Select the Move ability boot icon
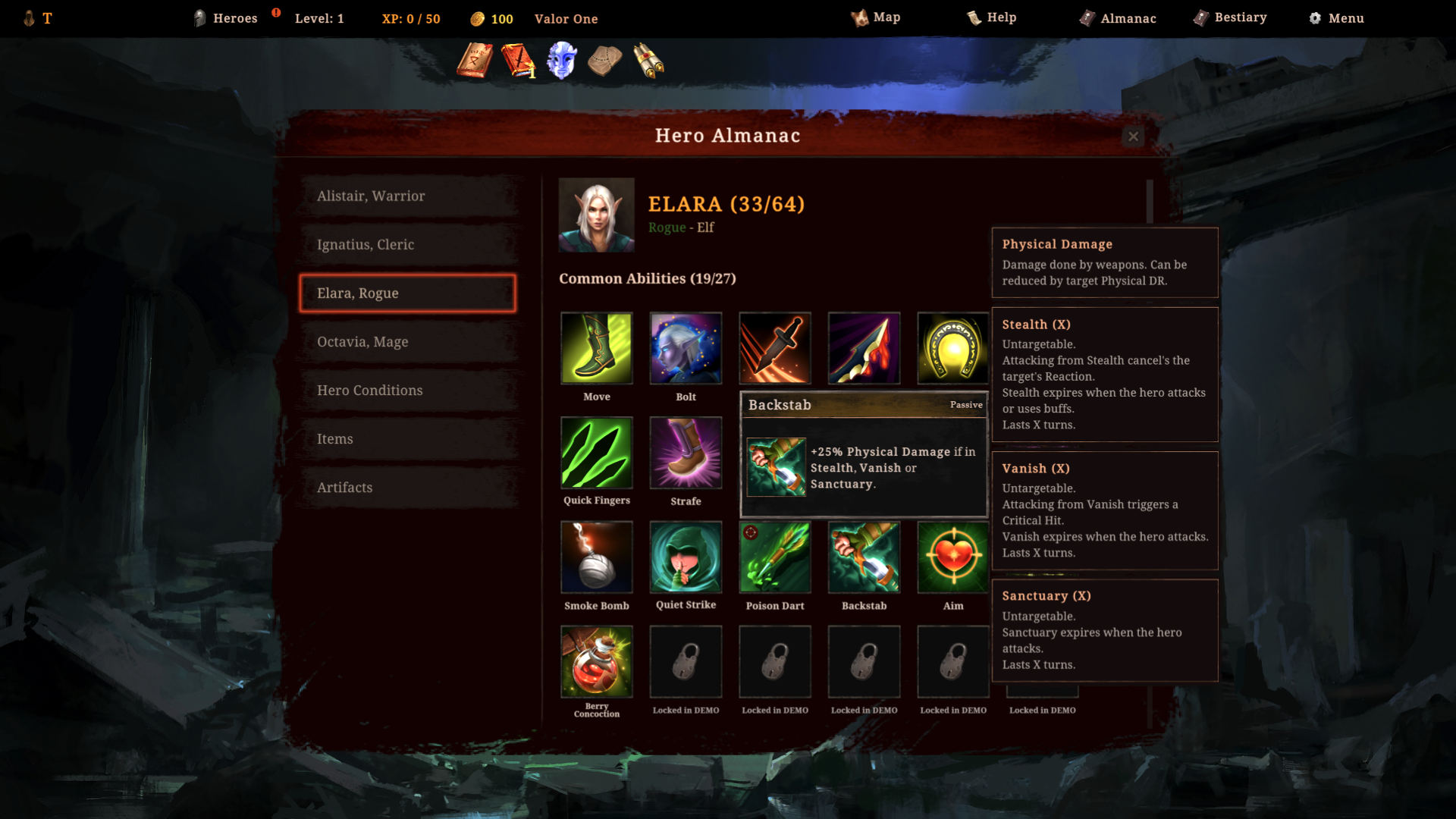1456x819 pixels. [x=597, y=348]
